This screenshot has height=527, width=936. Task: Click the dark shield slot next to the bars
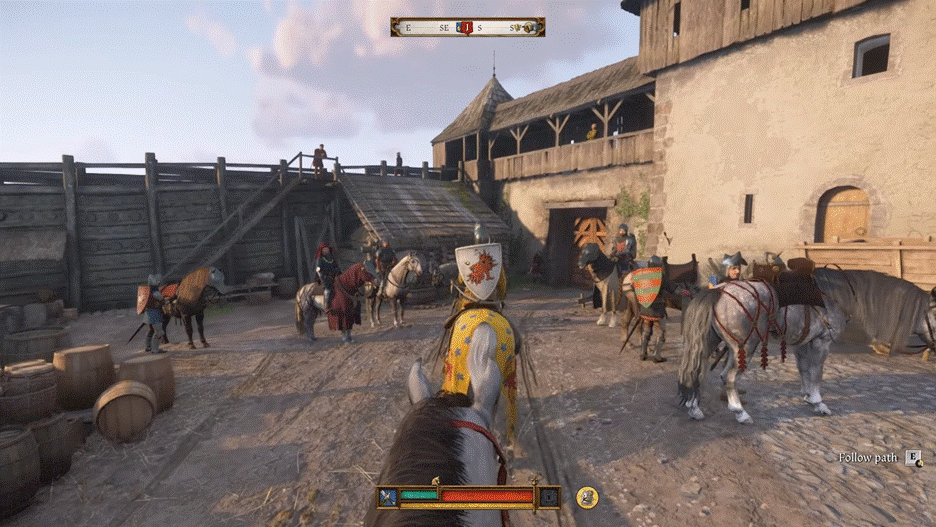click(549, 497)
